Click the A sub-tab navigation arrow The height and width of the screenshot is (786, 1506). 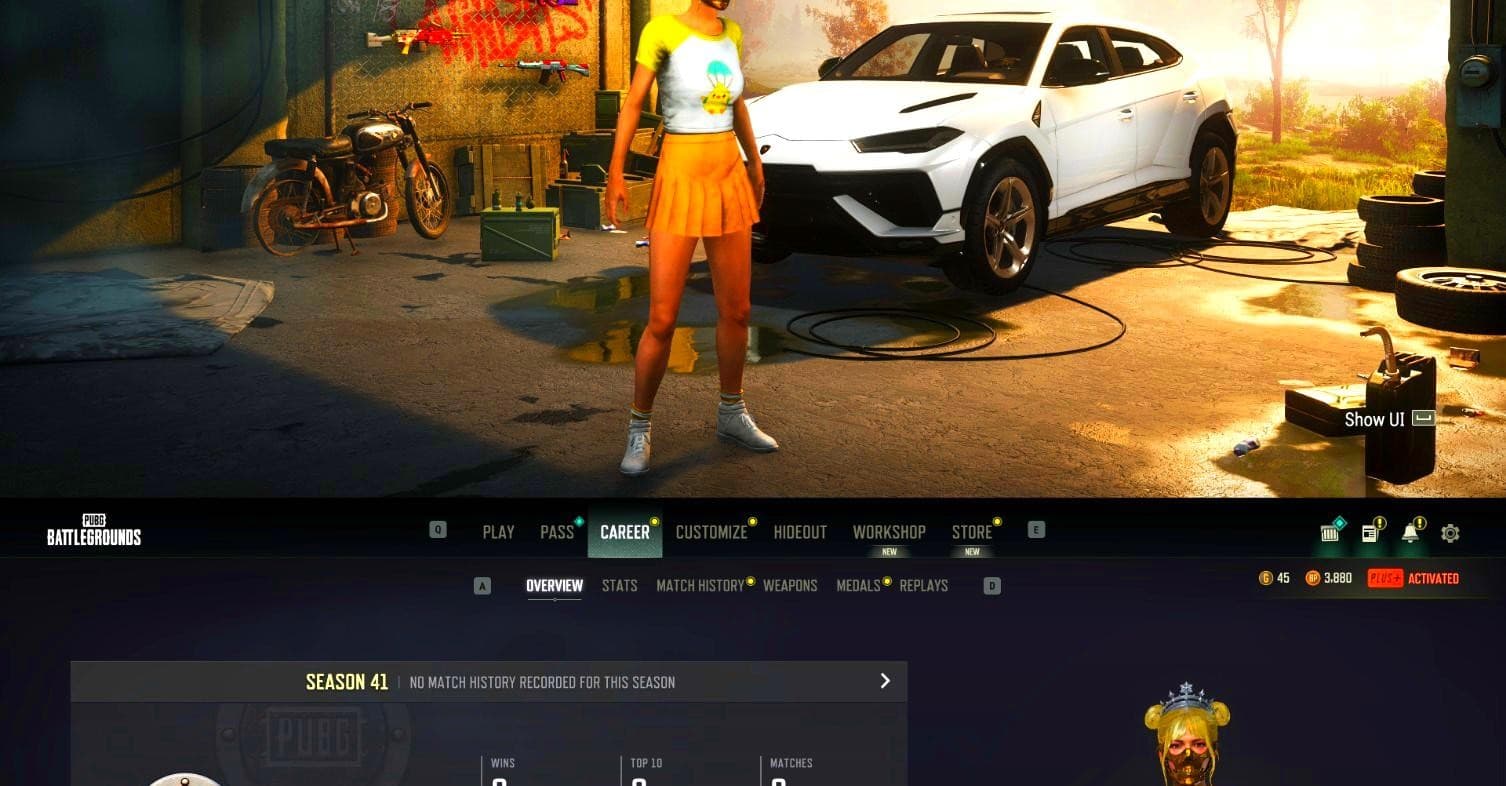pos(482,585)
